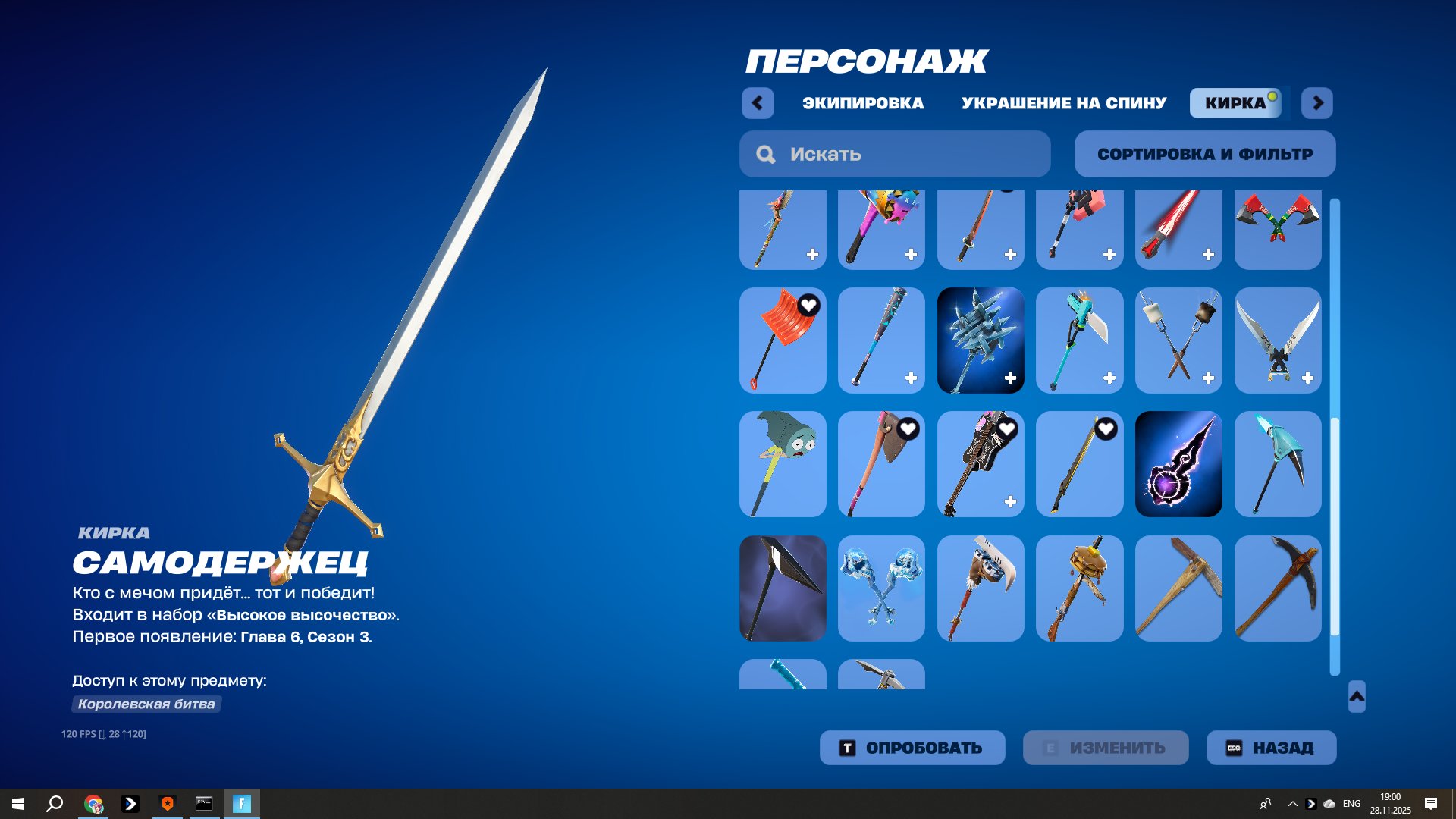
Task: Toggle the favorite heart on the hatchet pickaxe
Action: pyautogui.click(x=908, y=428)
